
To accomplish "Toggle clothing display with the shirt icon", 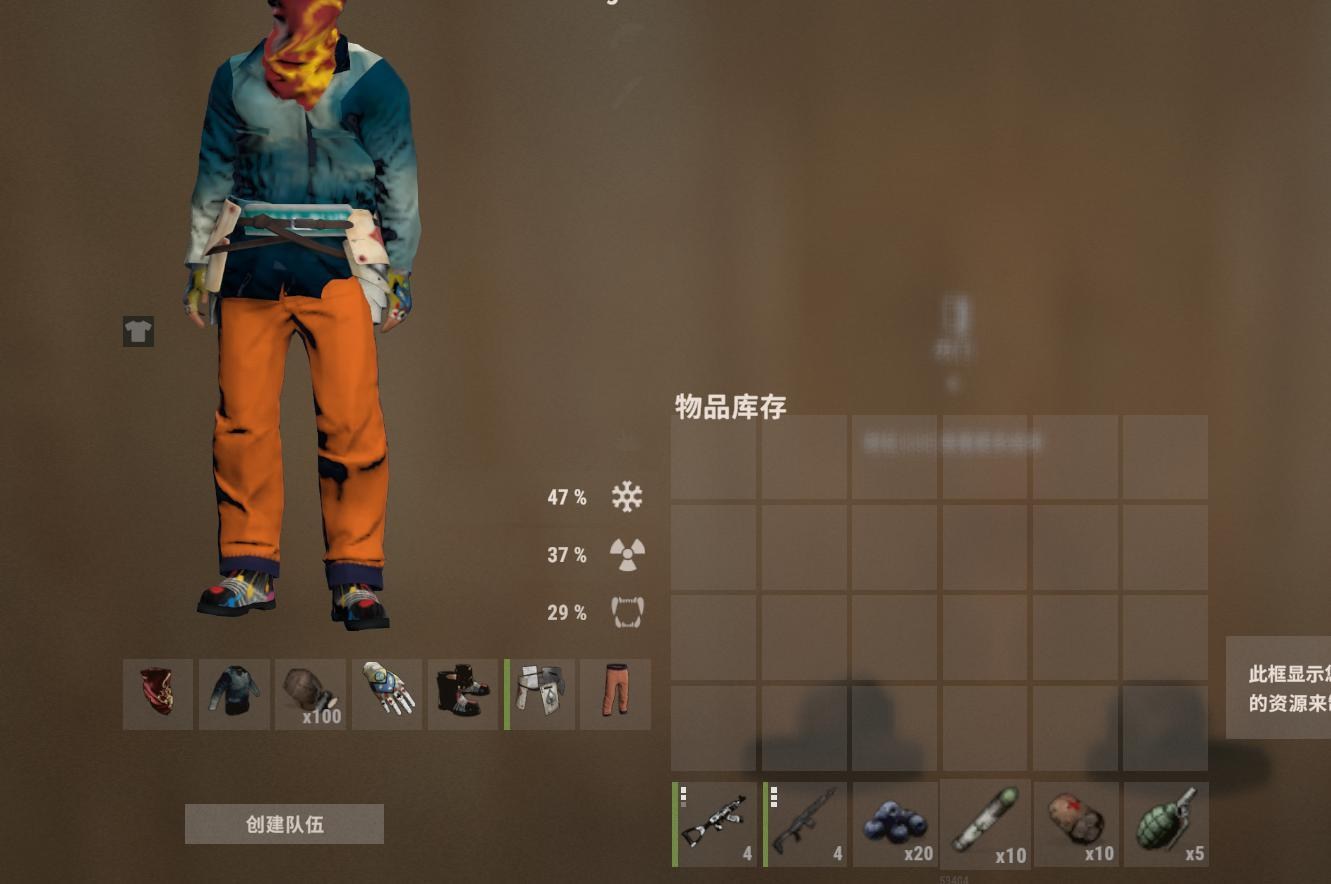I will pyautogui.click(x=138, y=331).
